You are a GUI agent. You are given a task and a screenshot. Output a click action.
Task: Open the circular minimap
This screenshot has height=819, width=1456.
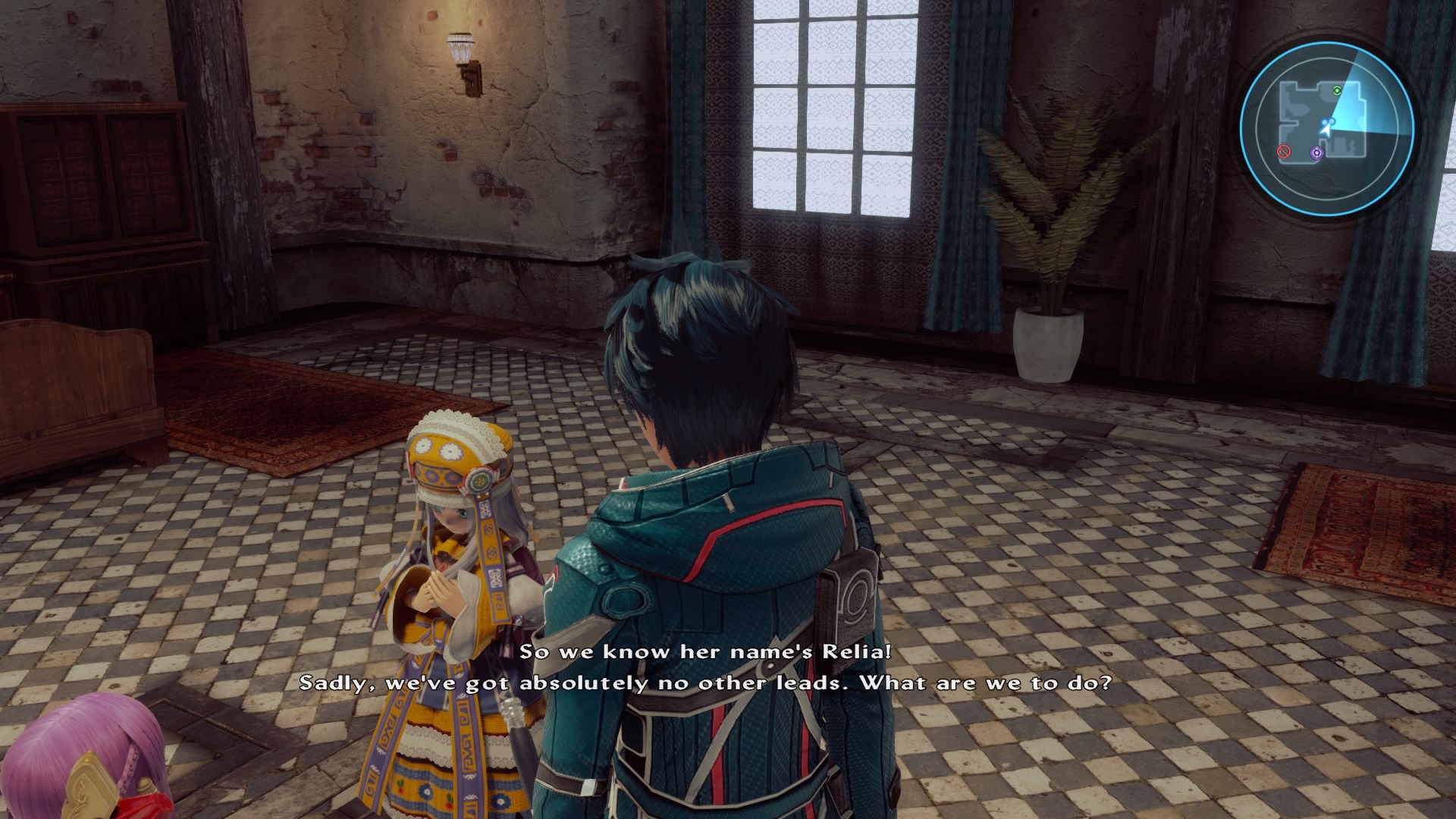click(x=1326, y=123)
